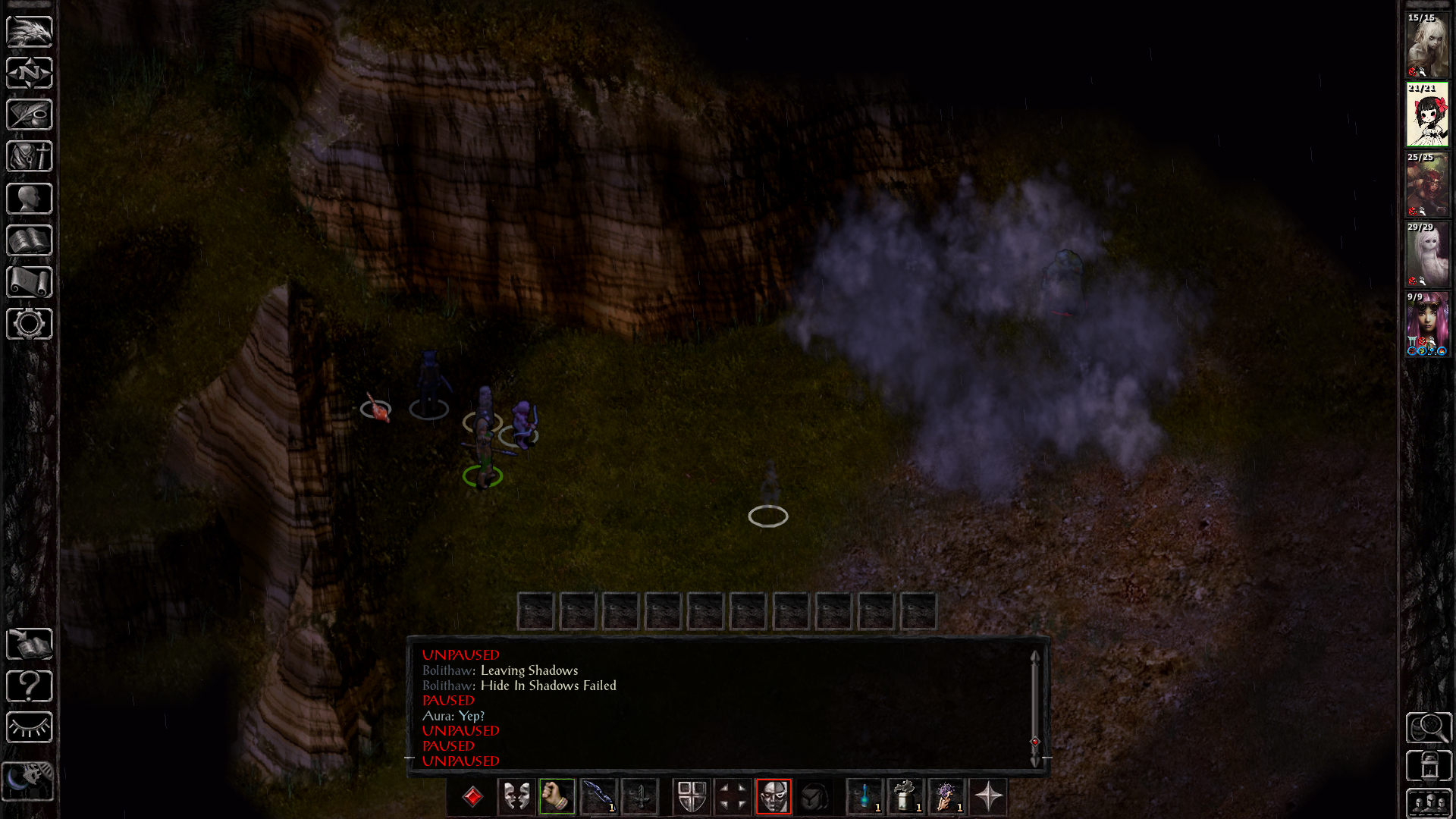Open the mage spellbook icon
The width and height of the screenshot is (1456, 819).
tap(30, 240)
